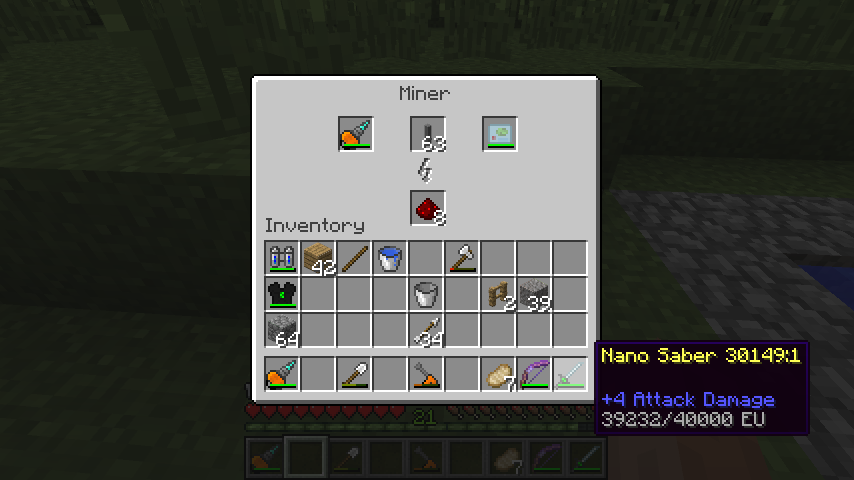854x480 pixels.
Task: Pick up the 34 arrows
Action: [426, 330]
